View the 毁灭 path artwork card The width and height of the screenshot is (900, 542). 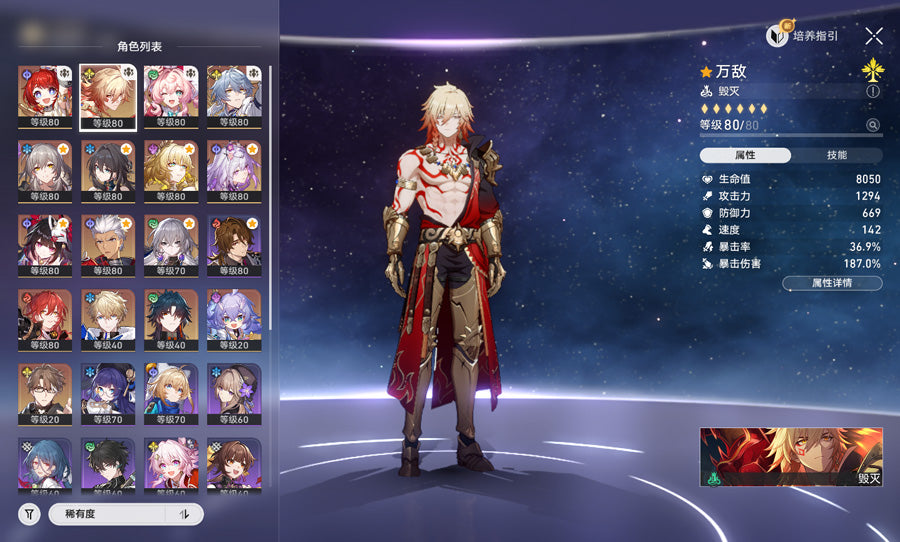[x=791, y=457]
